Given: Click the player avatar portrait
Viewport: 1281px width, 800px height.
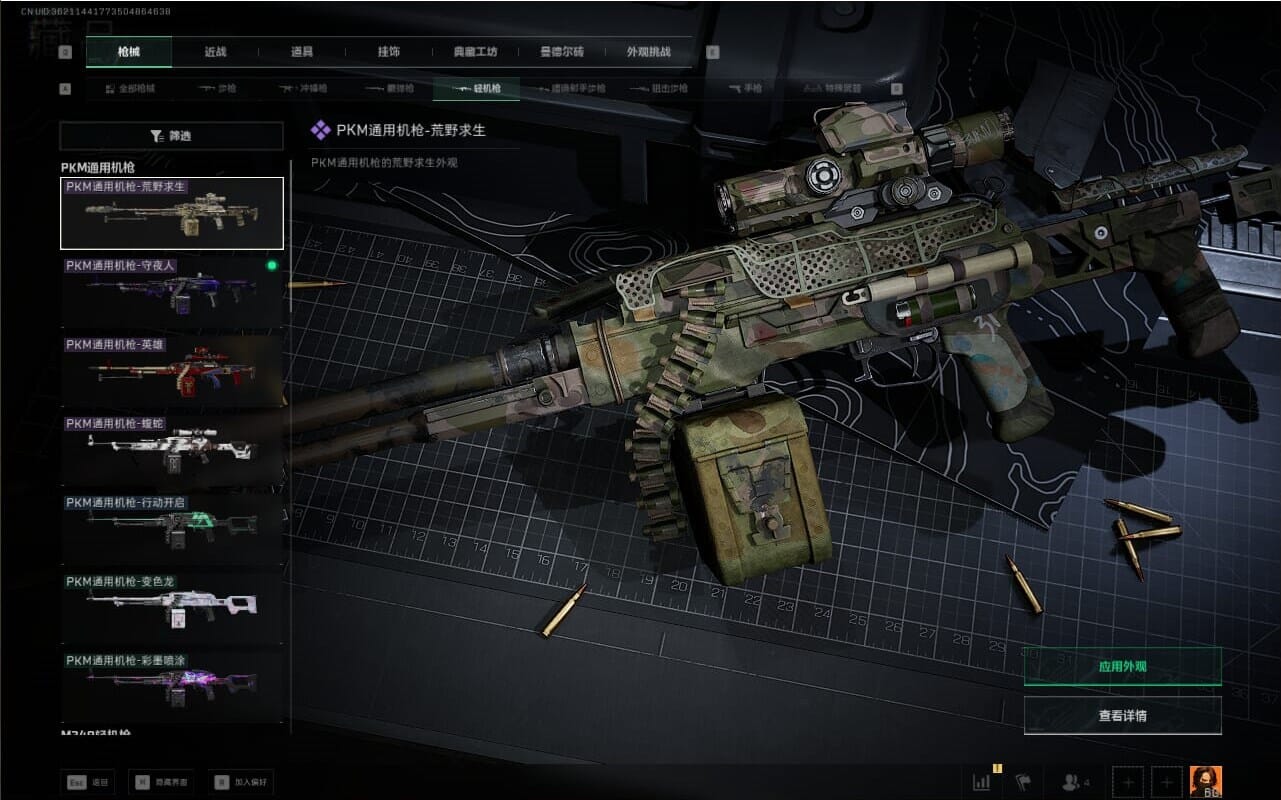Looking at the screenshot, I should (x=1205, y=781).
